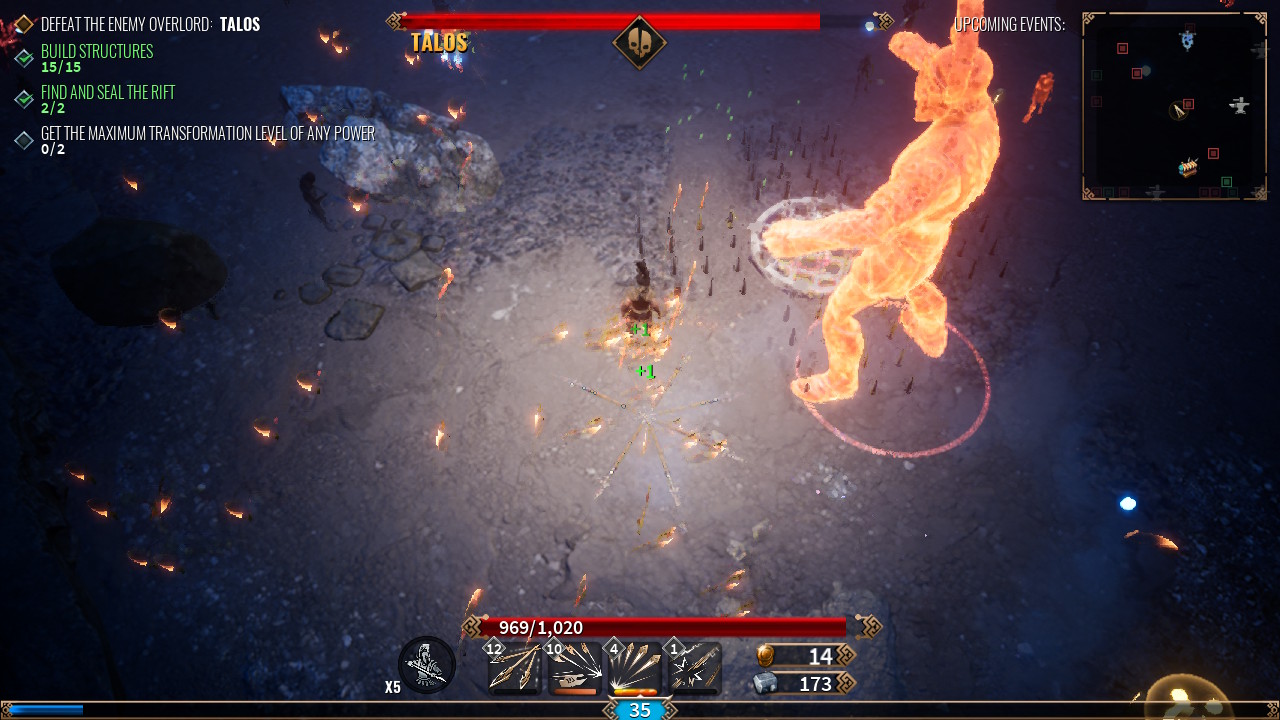Click the hoplite warrior portrait icon
This screenshot has width=1280, height=720.
427,665
